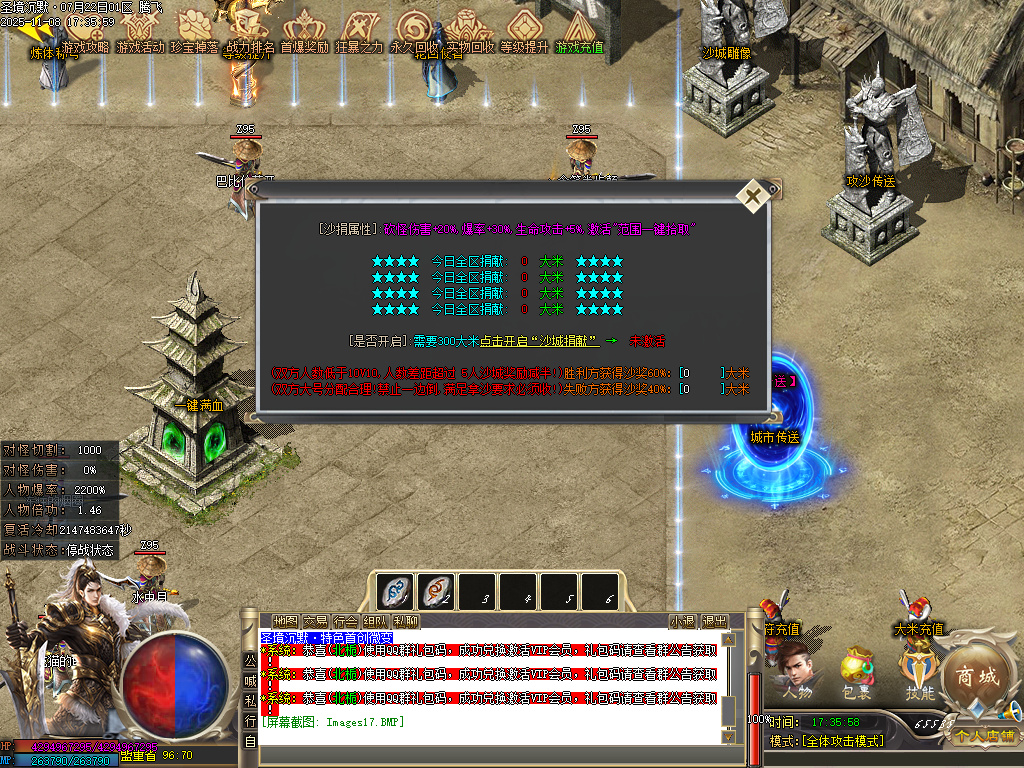Open the 游戏活动 events icon
1024x768 pixels.
[x=140, y=33]
